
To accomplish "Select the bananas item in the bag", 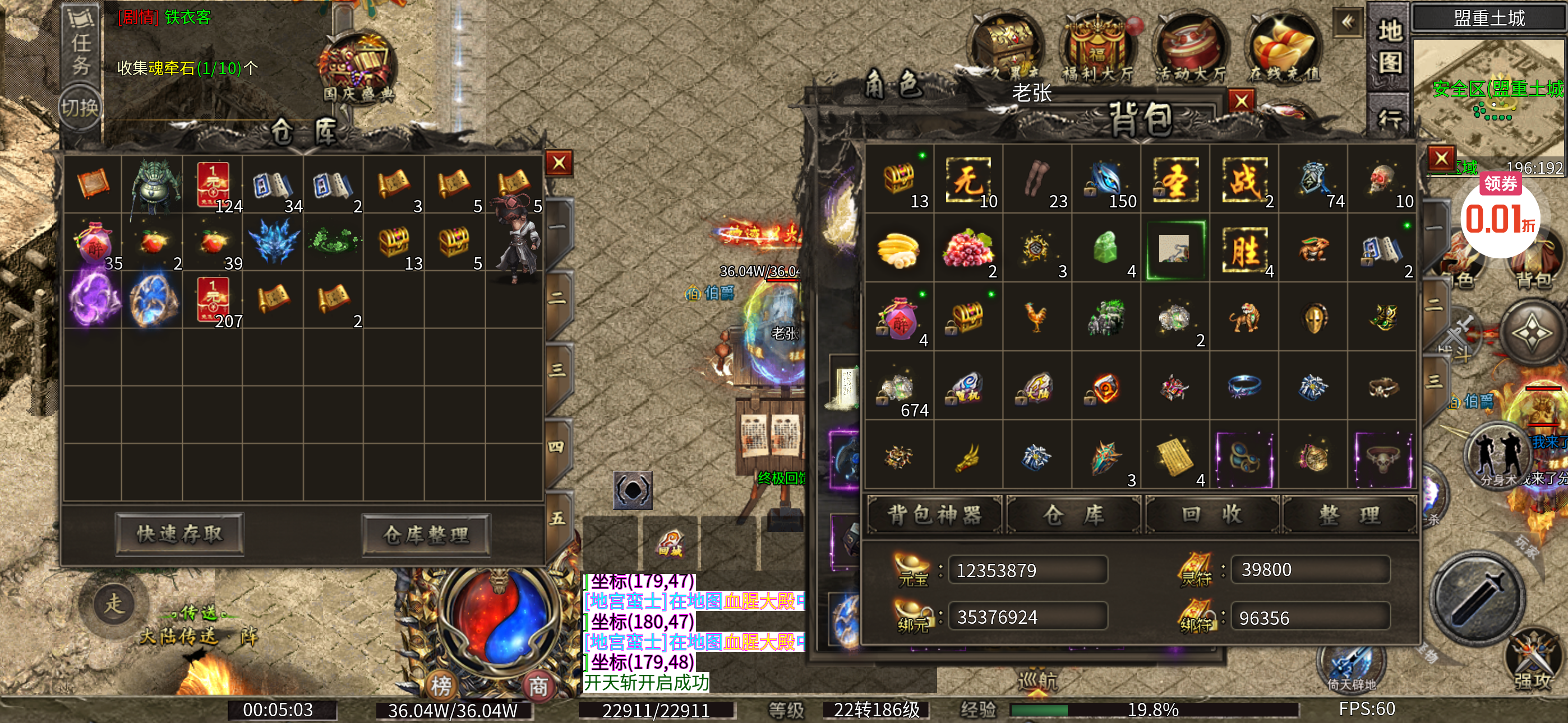I will point(898,249).
